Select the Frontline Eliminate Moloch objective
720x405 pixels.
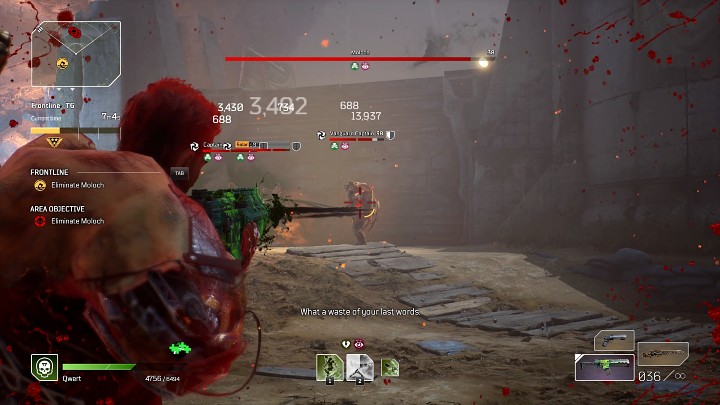[77, 185]
